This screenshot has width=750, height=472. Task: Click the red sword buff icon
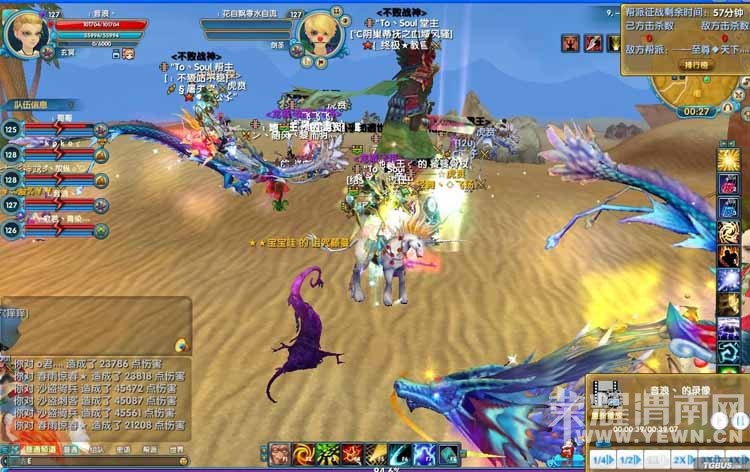click(x=593, y=42)
